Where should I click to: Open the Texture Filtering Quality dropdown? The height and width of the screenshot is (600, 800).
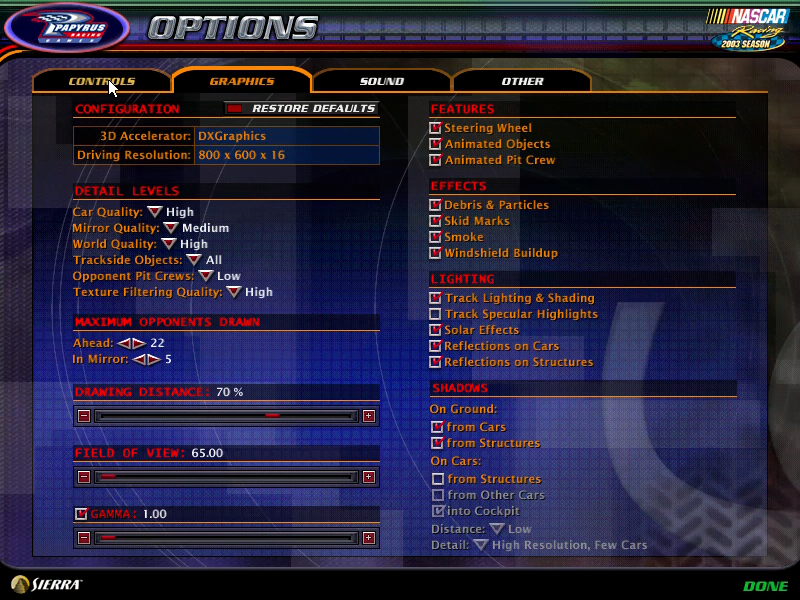tap(232, 292)
